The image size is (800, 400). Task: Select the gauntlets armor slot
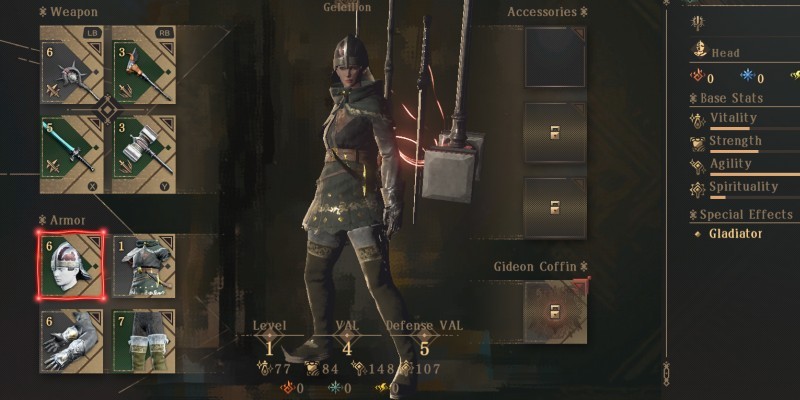[x=71, y=340]
